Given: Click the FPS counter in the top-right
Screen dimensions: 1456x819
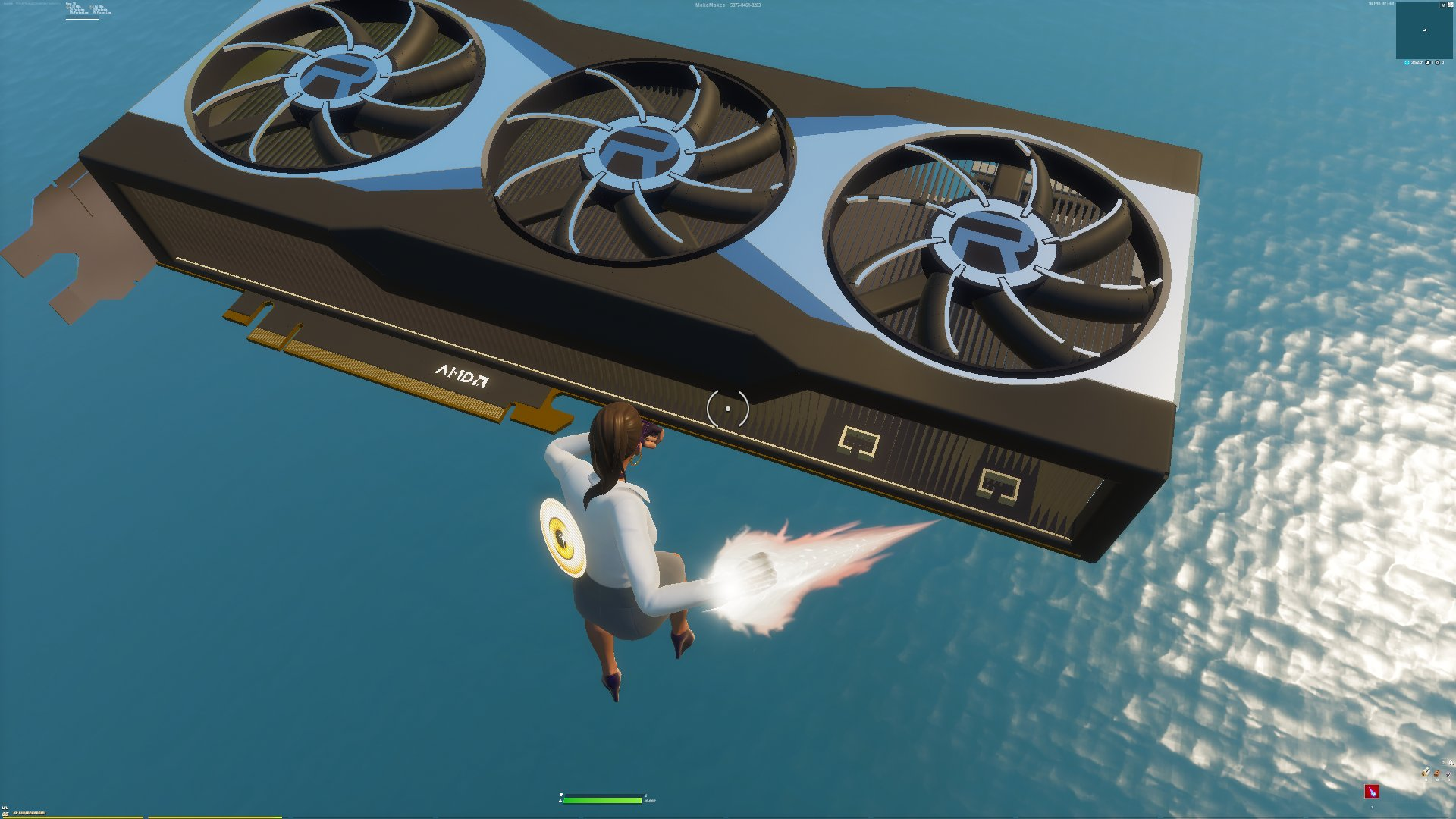Looking at the screenshot, I should 1380,4.
